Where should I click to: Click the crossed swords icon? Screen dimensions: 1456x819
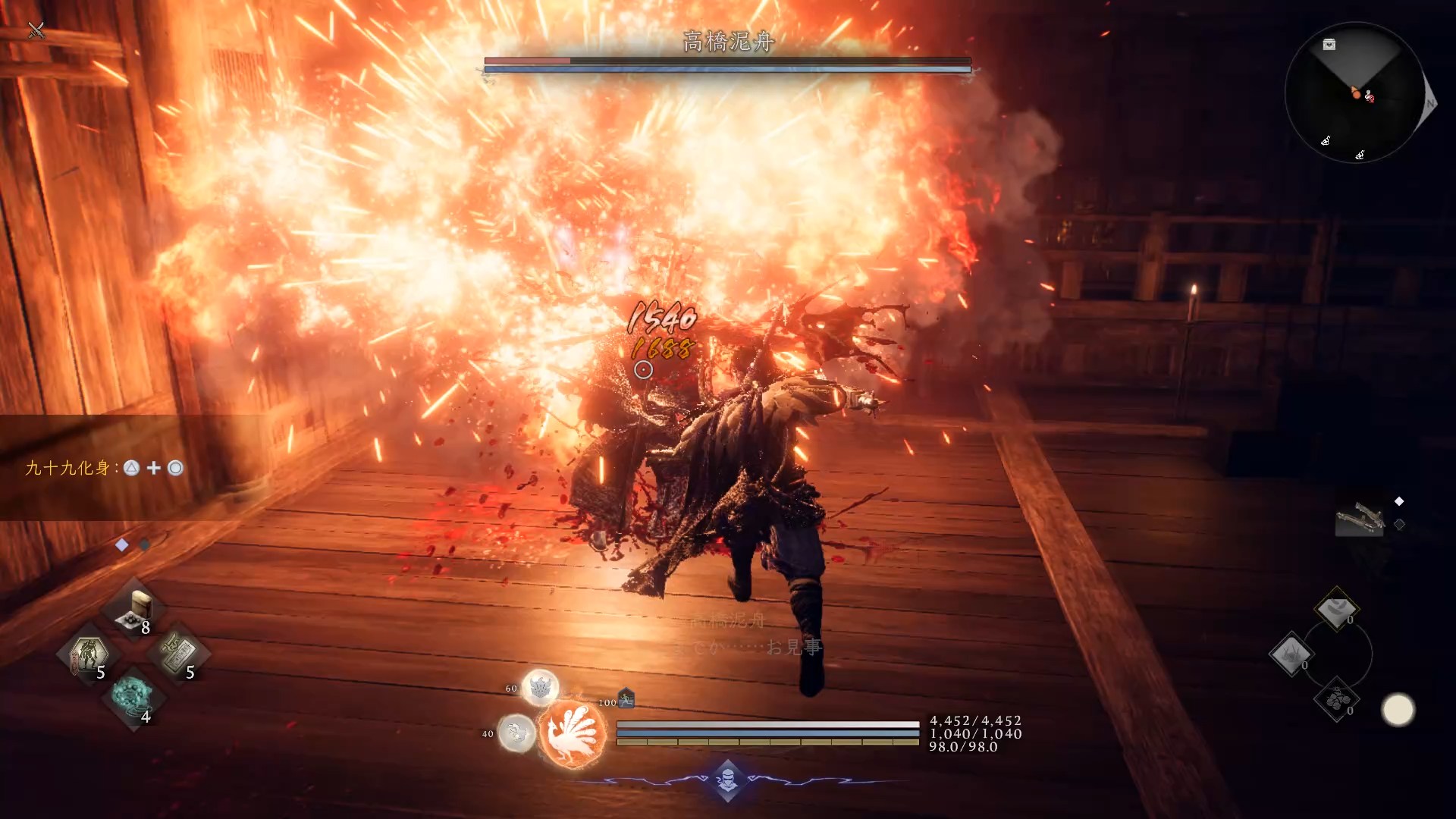point(36,30)
